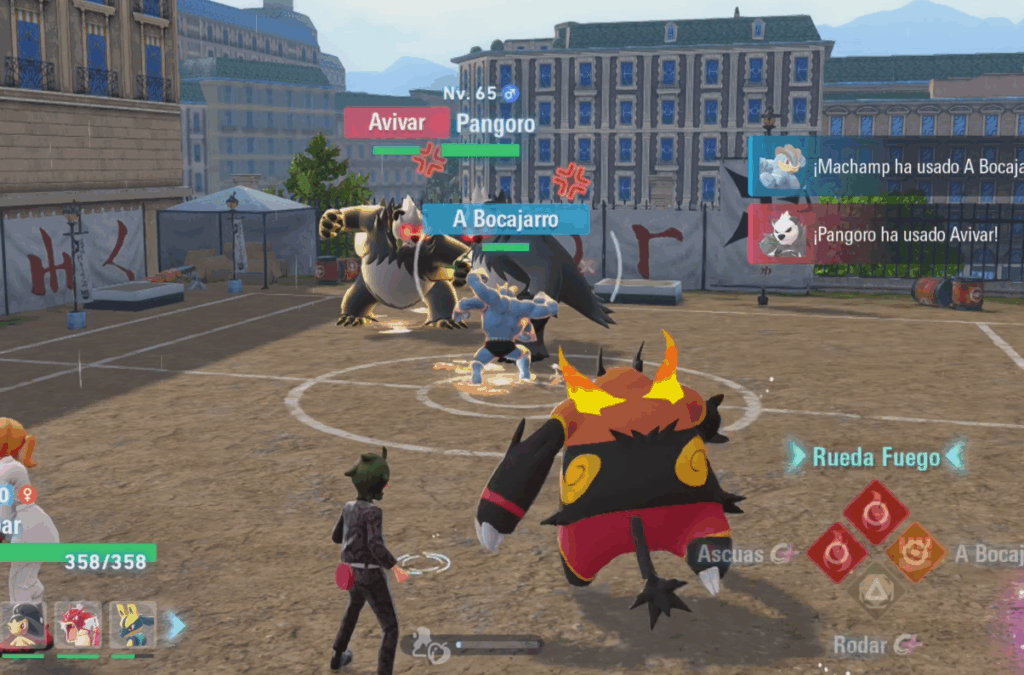Viewport: 1024px width, 675px height.
Task: Open the Machamp battle log entry
Action: pos(886,167)
